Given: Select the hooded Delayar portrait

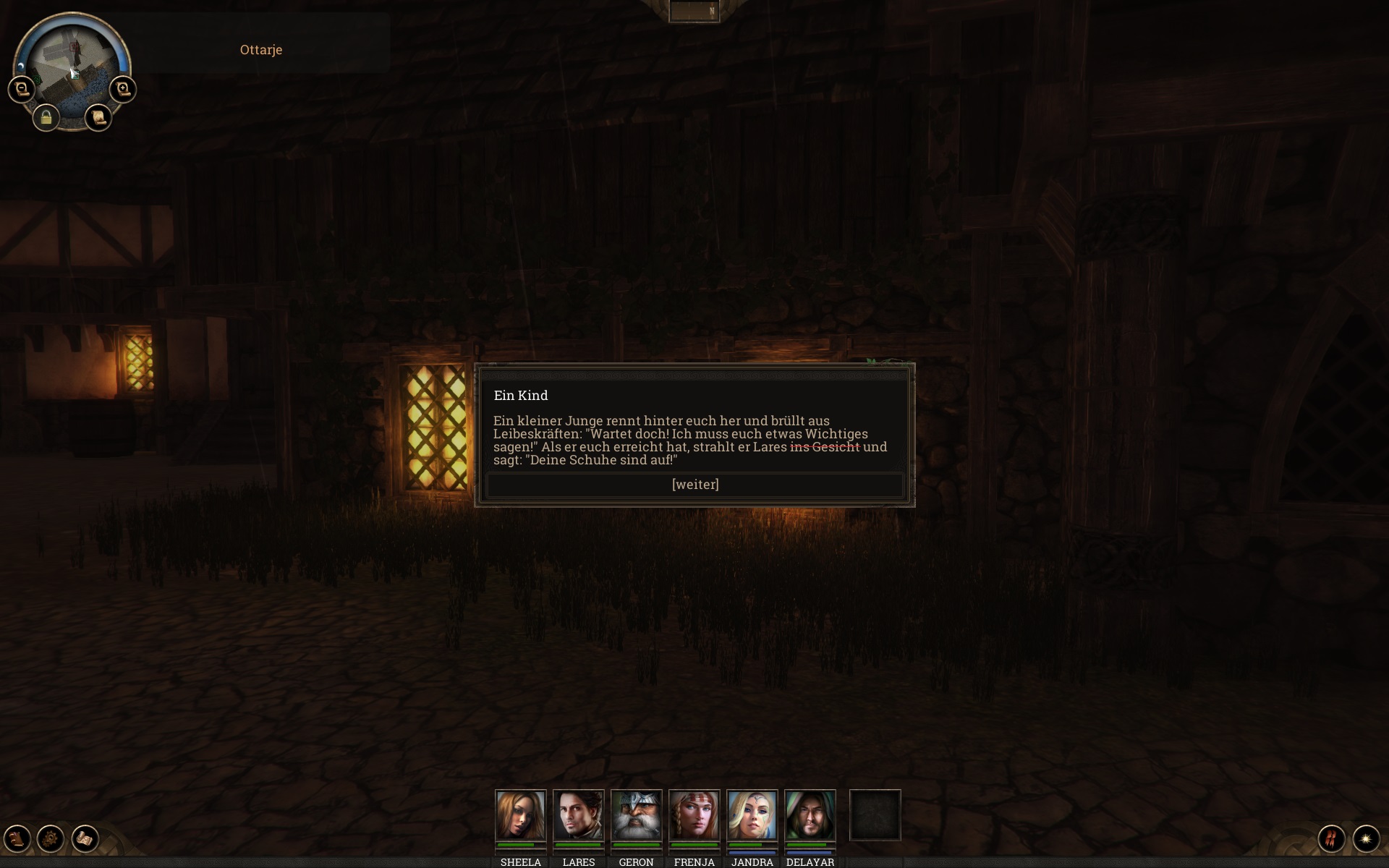Looking at the screenshot, I should click(x=810, y=815).
